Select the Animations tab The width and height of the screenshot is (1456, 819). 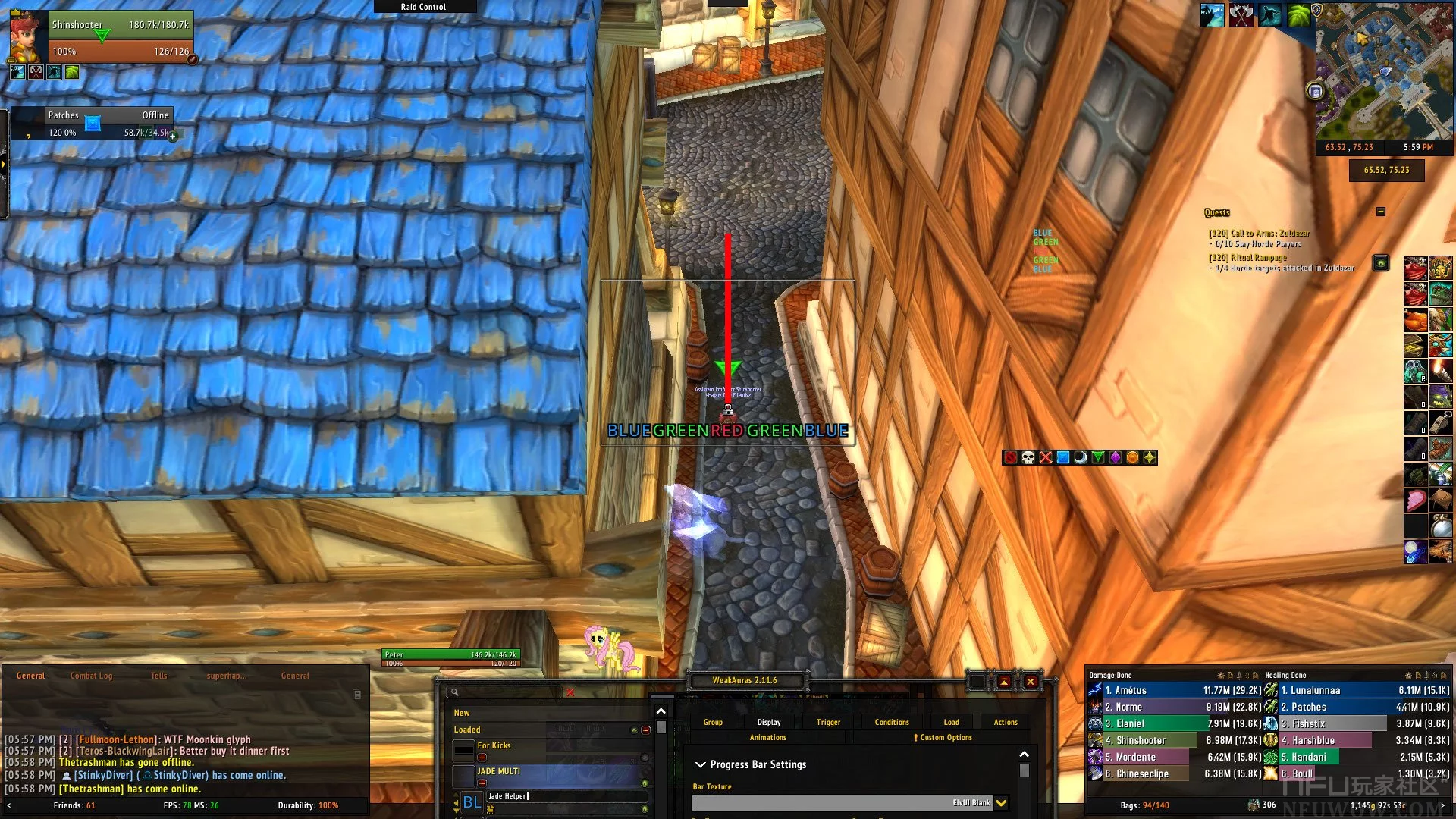point(767,737)
